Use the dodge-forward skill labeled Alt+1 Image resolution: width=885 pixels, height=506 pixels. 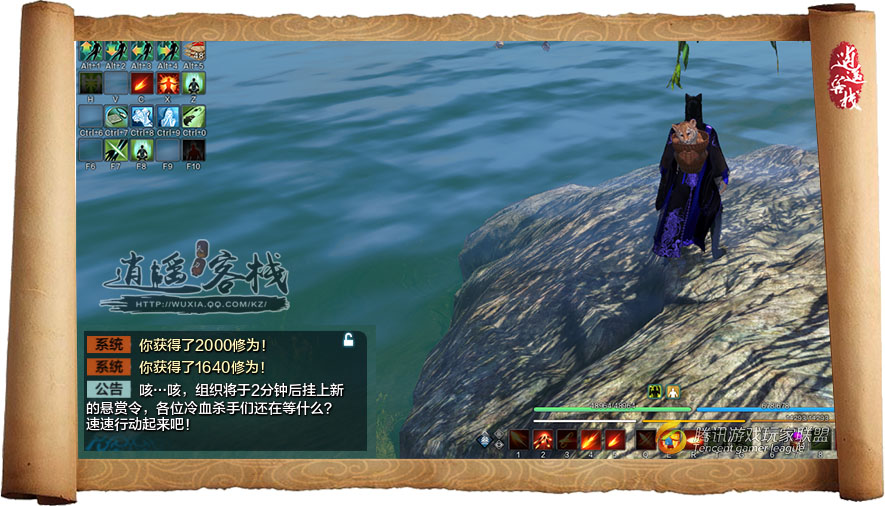91,51
